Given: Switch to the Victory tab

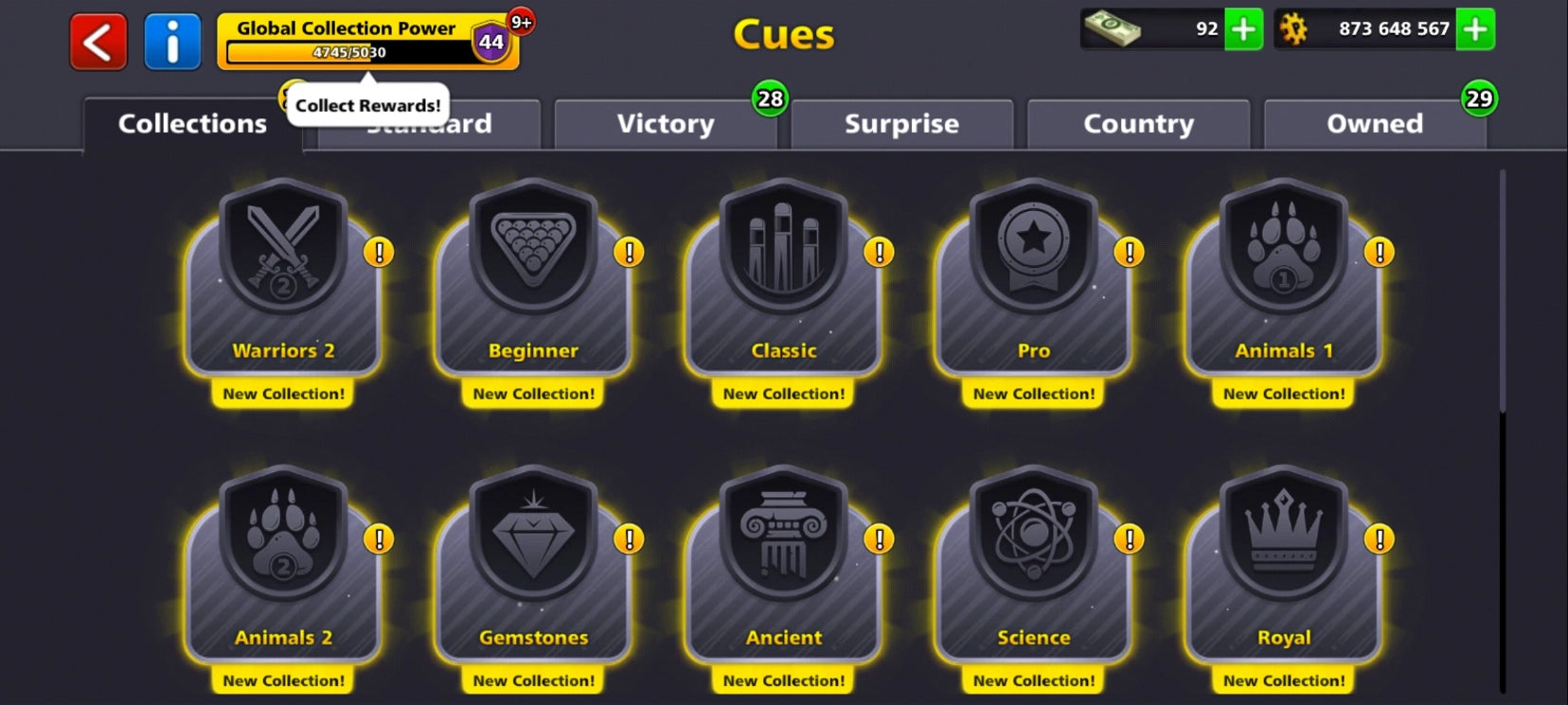Looking at the screenshot, I should [x=666, y=124].
